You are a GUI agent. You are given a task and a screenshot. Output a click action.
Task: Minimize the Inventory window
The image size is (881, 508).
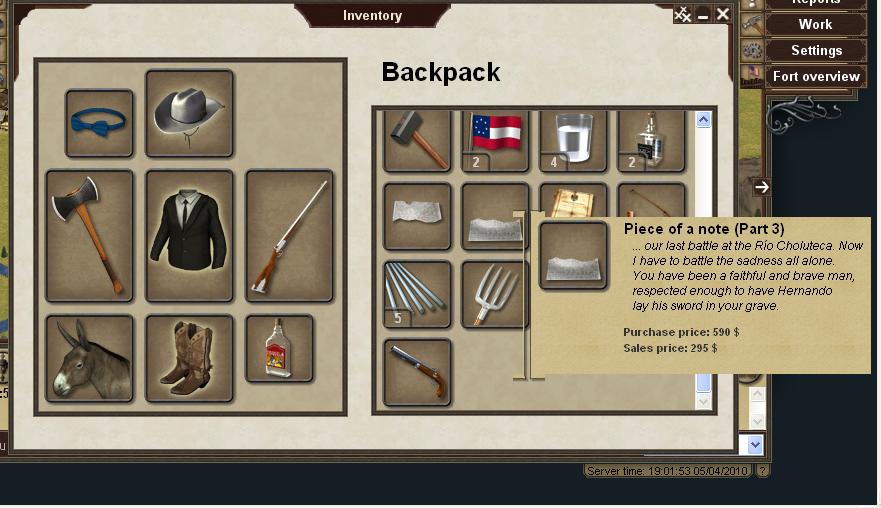[x=703, y=14]
